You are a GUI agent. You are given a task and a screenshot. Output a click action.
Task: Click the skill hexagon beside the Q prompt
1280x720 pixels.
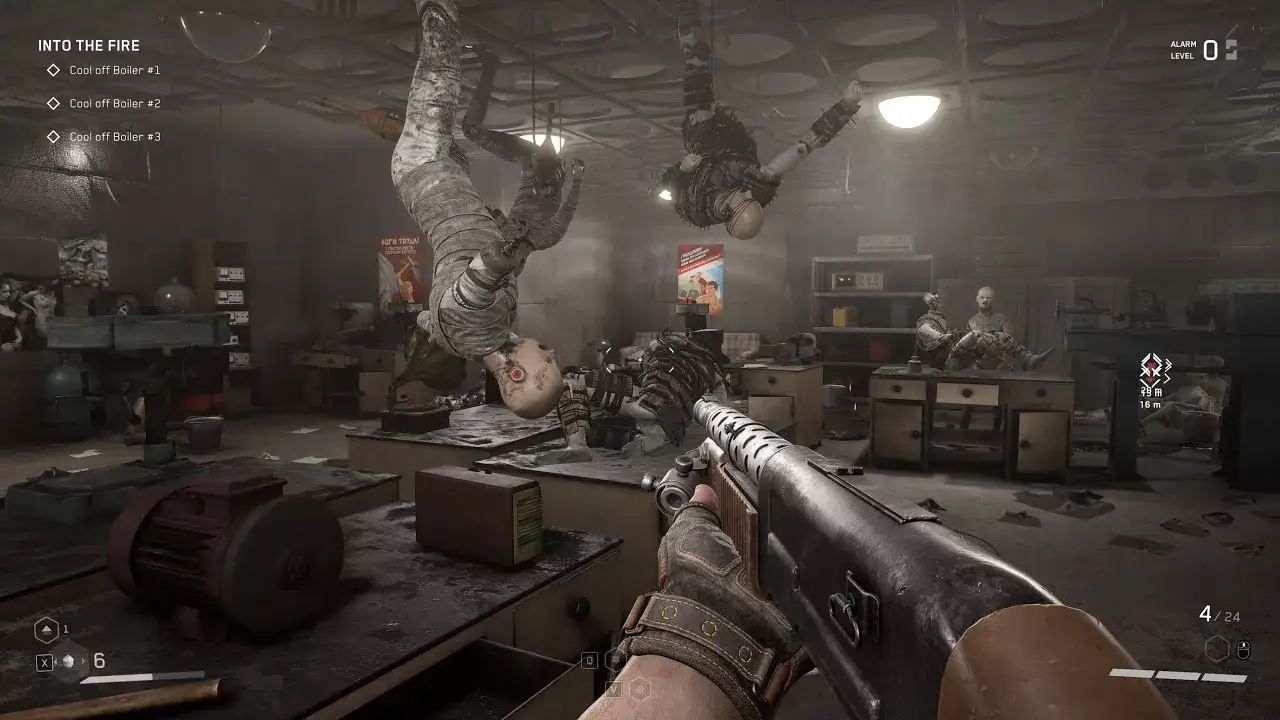click(616, 660)
